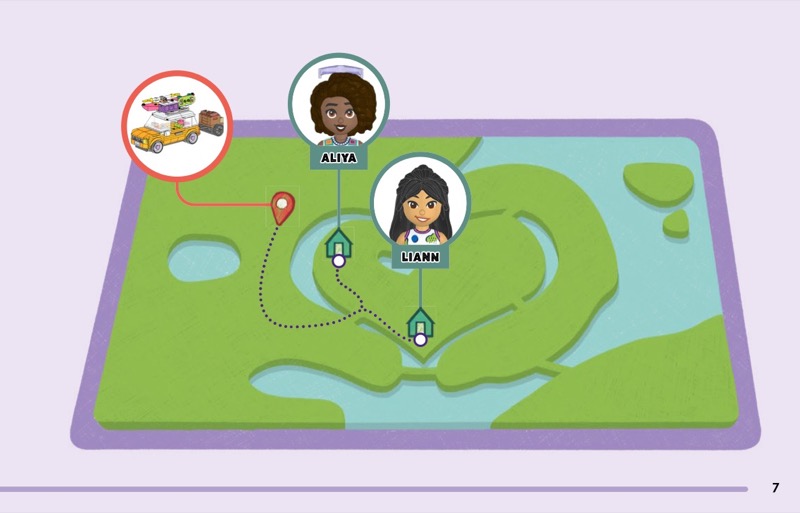Open the orange car model bubble
This screenshot has height=513, width=800.
(177, 126)
